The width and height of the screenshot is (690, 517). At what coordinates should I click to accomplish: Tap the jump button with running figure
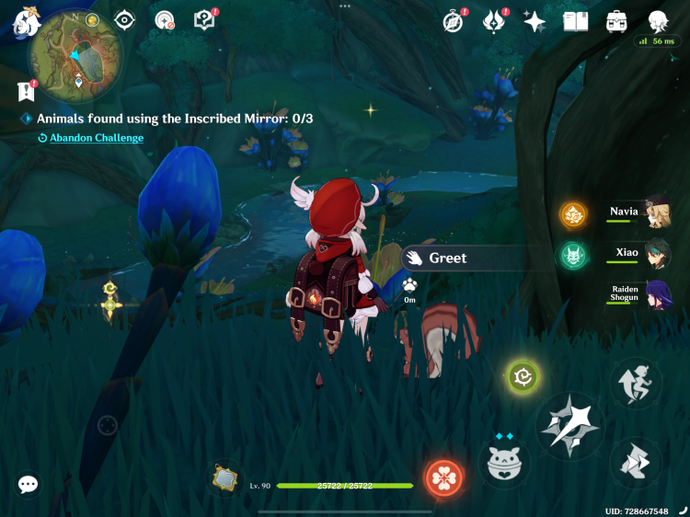(x=636, y=383)
